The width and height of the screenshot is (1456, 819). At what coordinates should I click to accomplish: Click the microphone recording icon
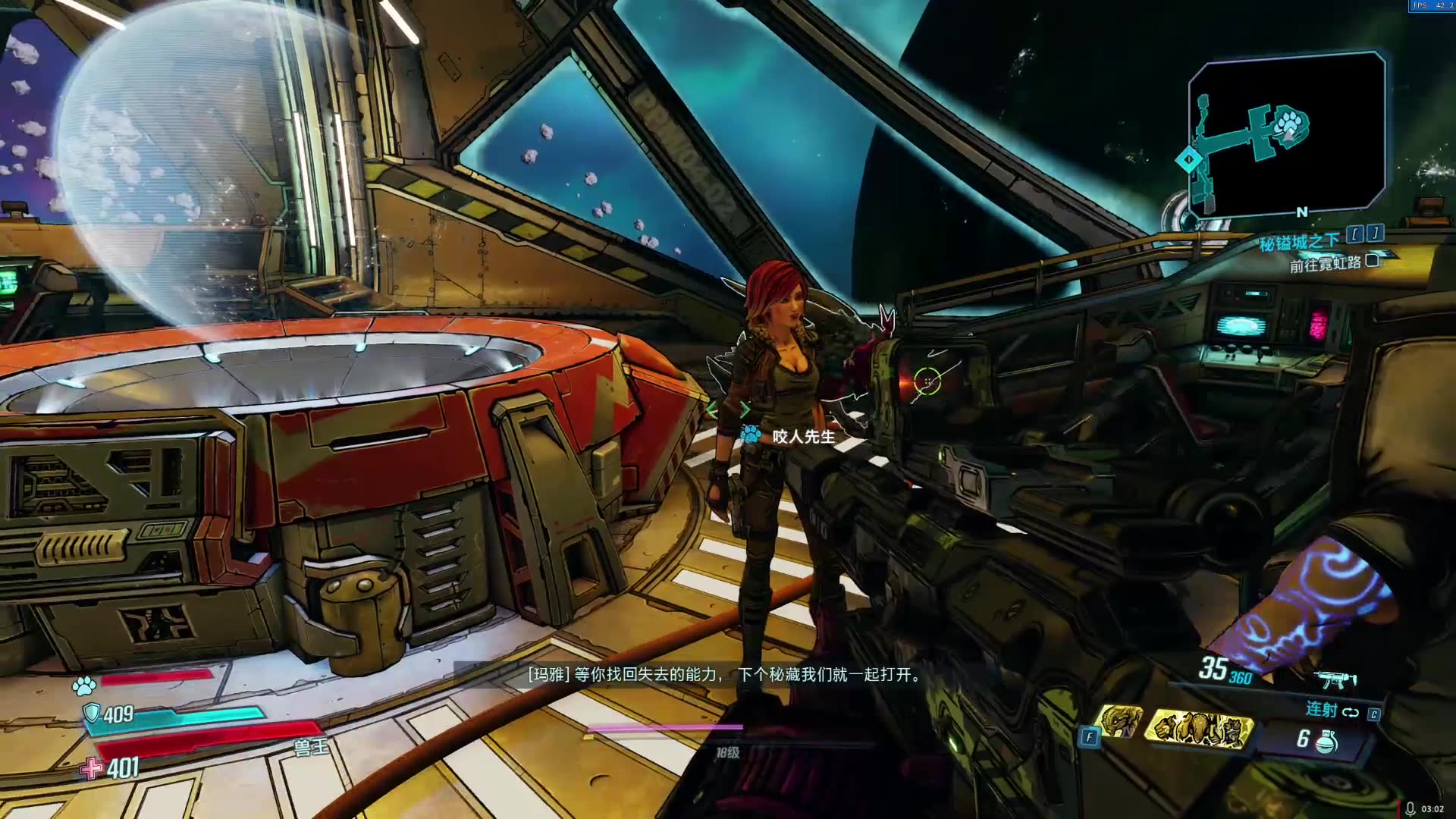point(1410,808)
